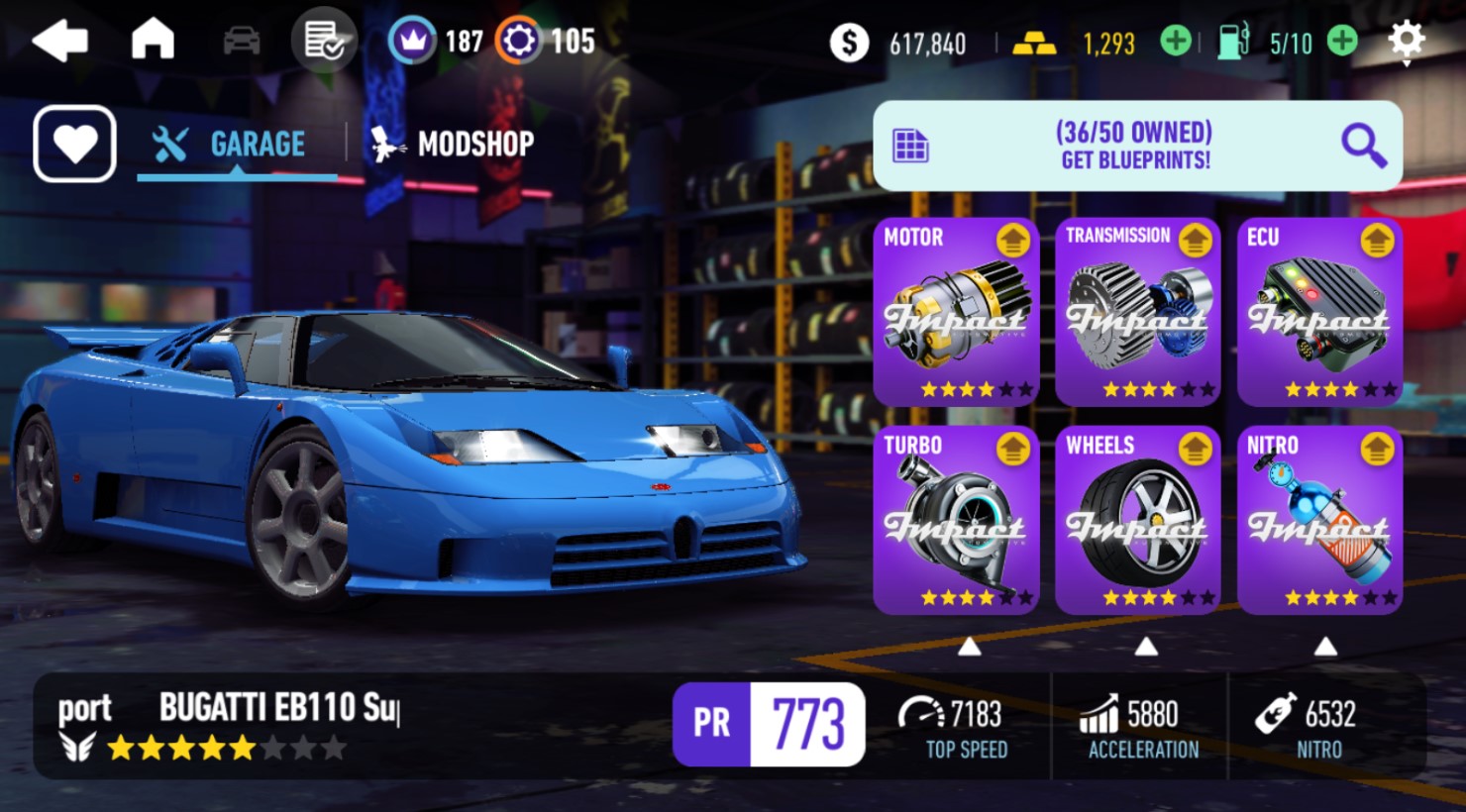1466x812 pixels.
Task: Select the Turbo upgrade card
Action: [956, 520]
